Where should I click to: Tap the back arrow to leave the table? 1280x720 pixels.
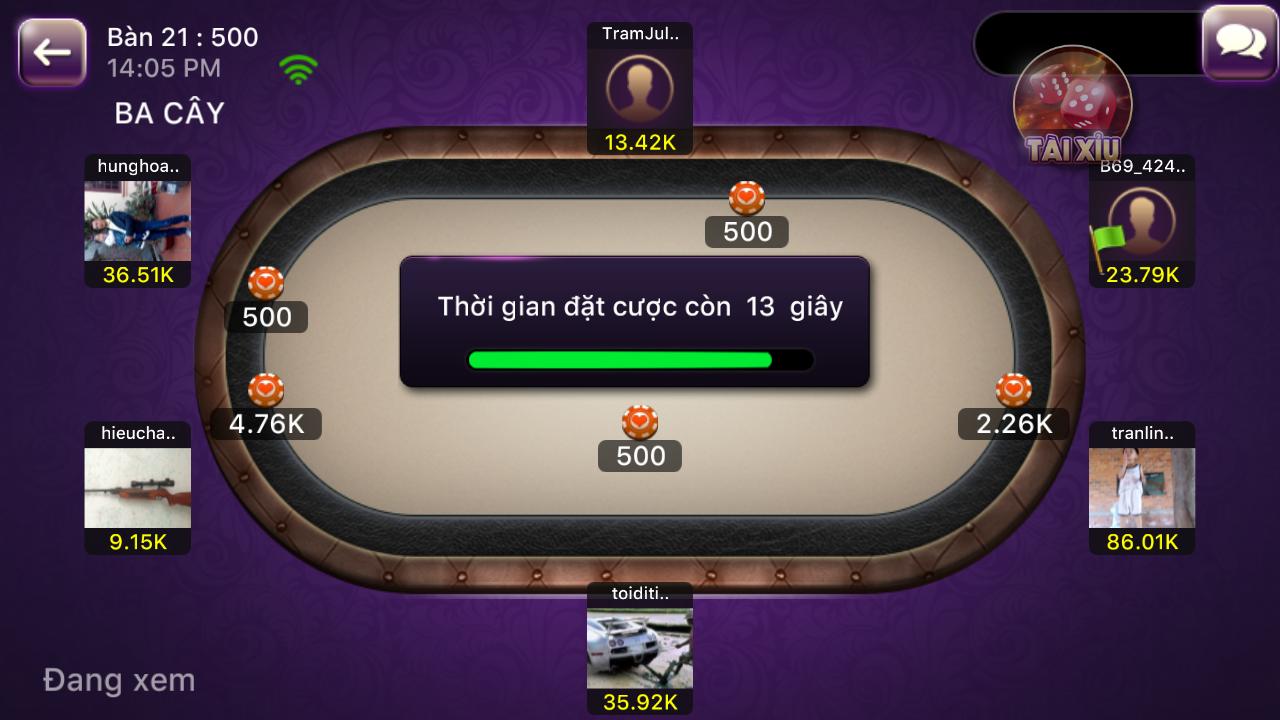[51, 49]
